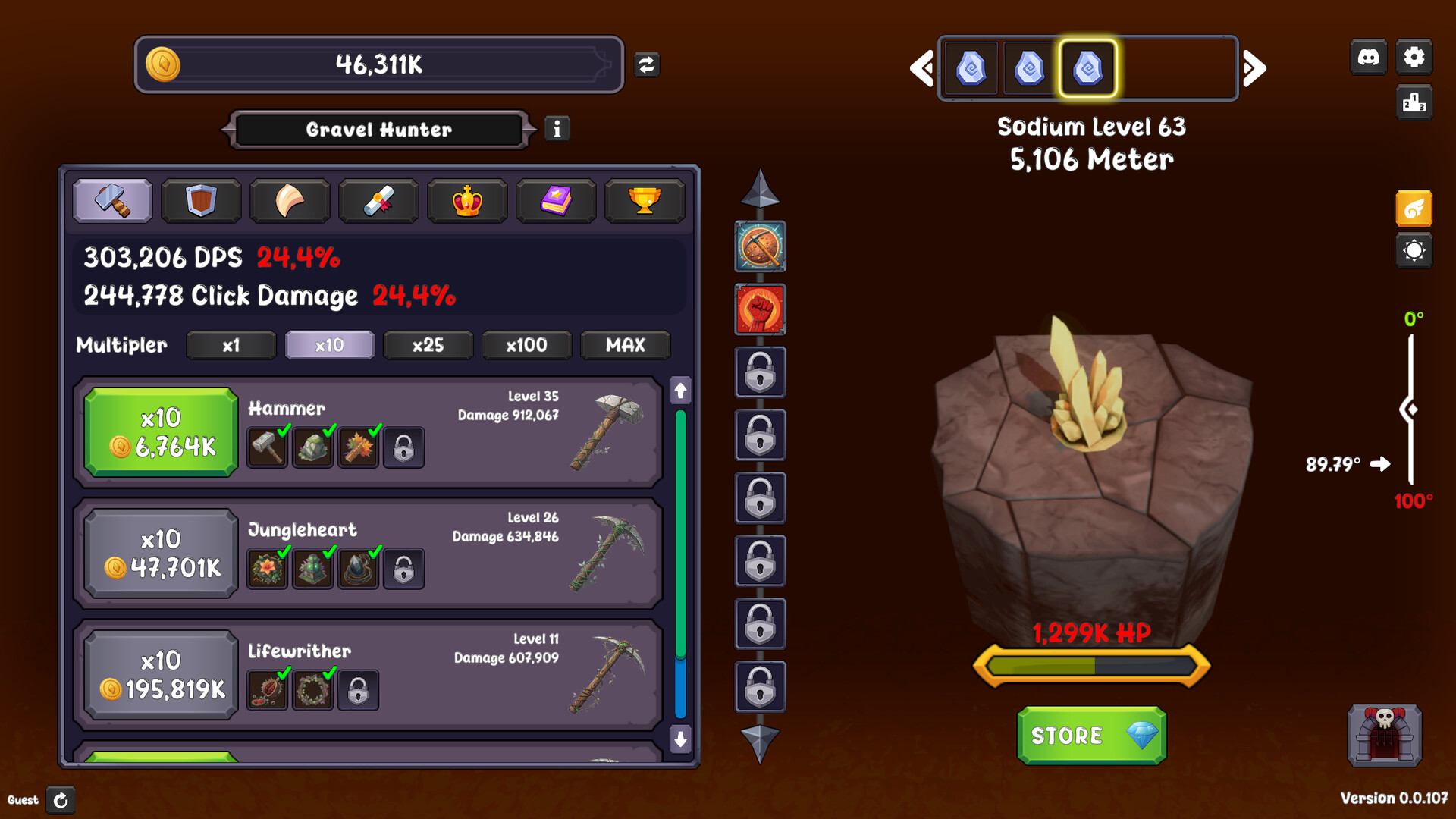Open the settings gear

pos(1414,57)
